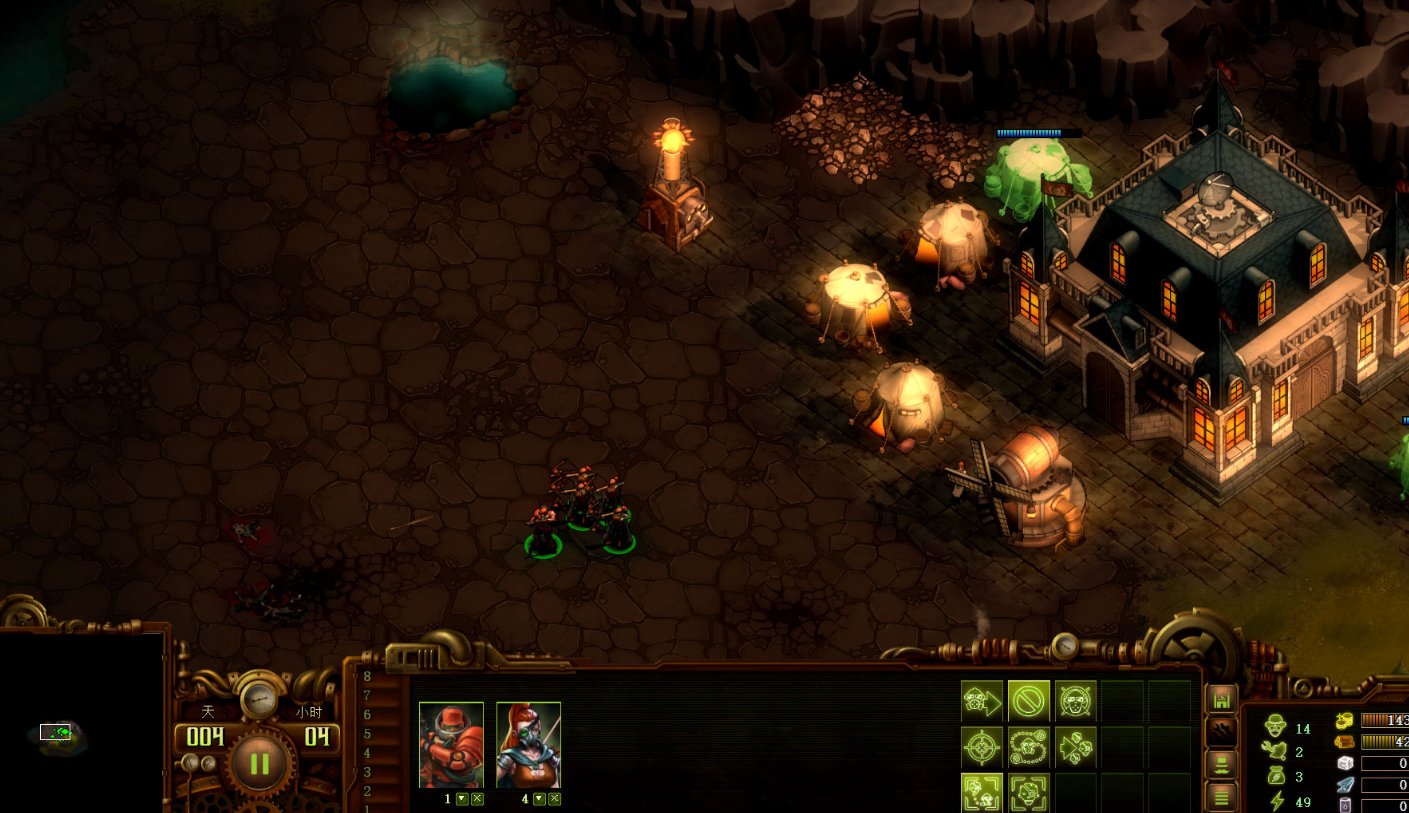Toggle the highlighted two-units targeting mode icon

pos(982,792)
